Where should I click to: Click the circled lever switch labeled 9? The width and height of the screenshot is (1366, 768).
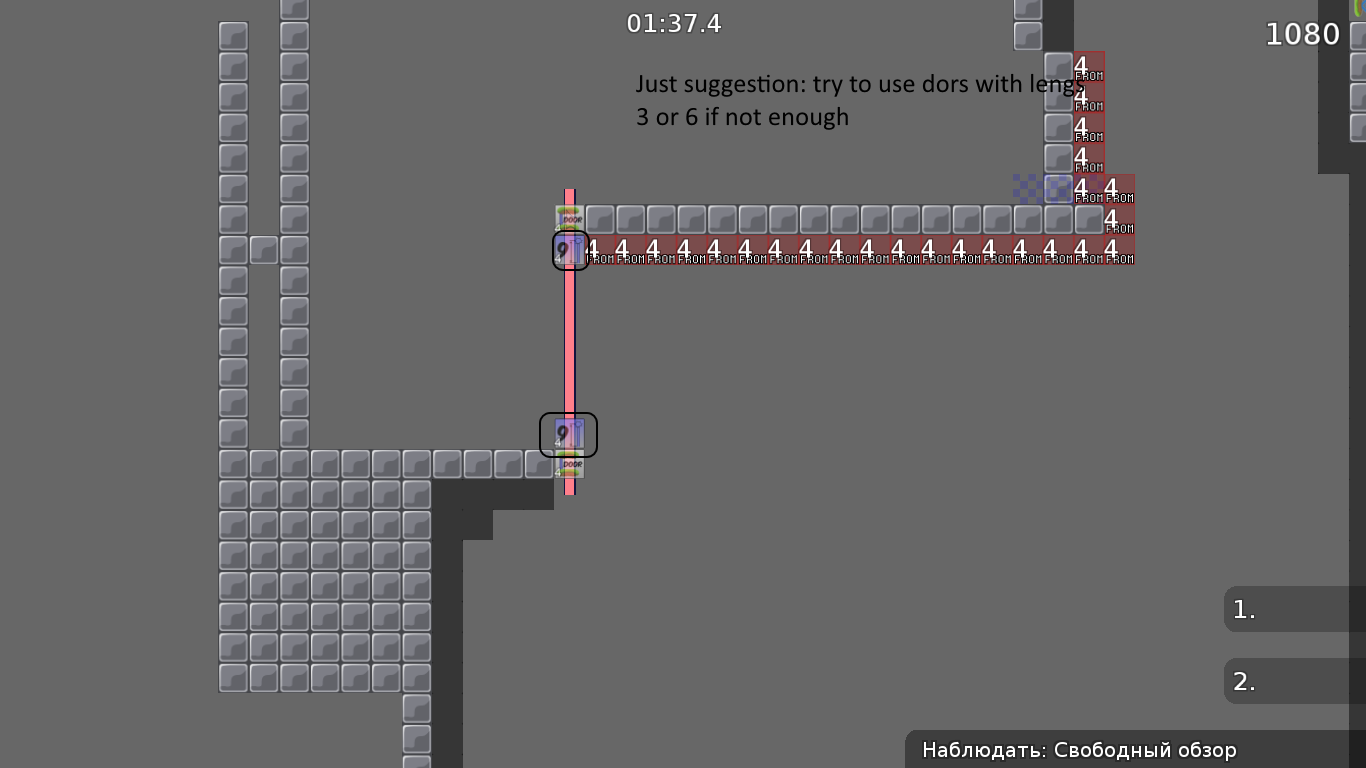coord(568,251)
